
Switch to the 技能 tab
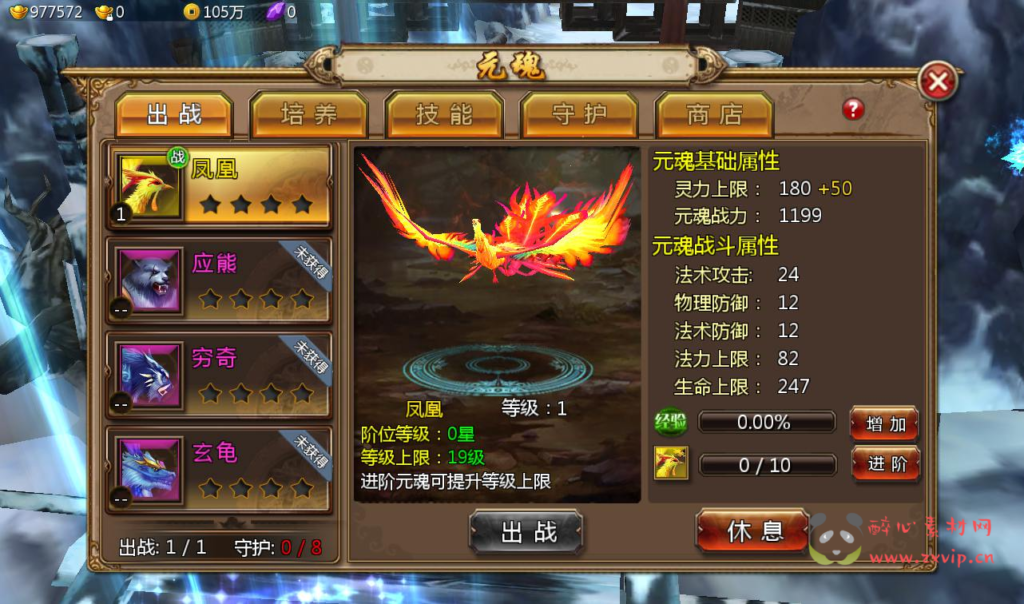coord(444,115)
